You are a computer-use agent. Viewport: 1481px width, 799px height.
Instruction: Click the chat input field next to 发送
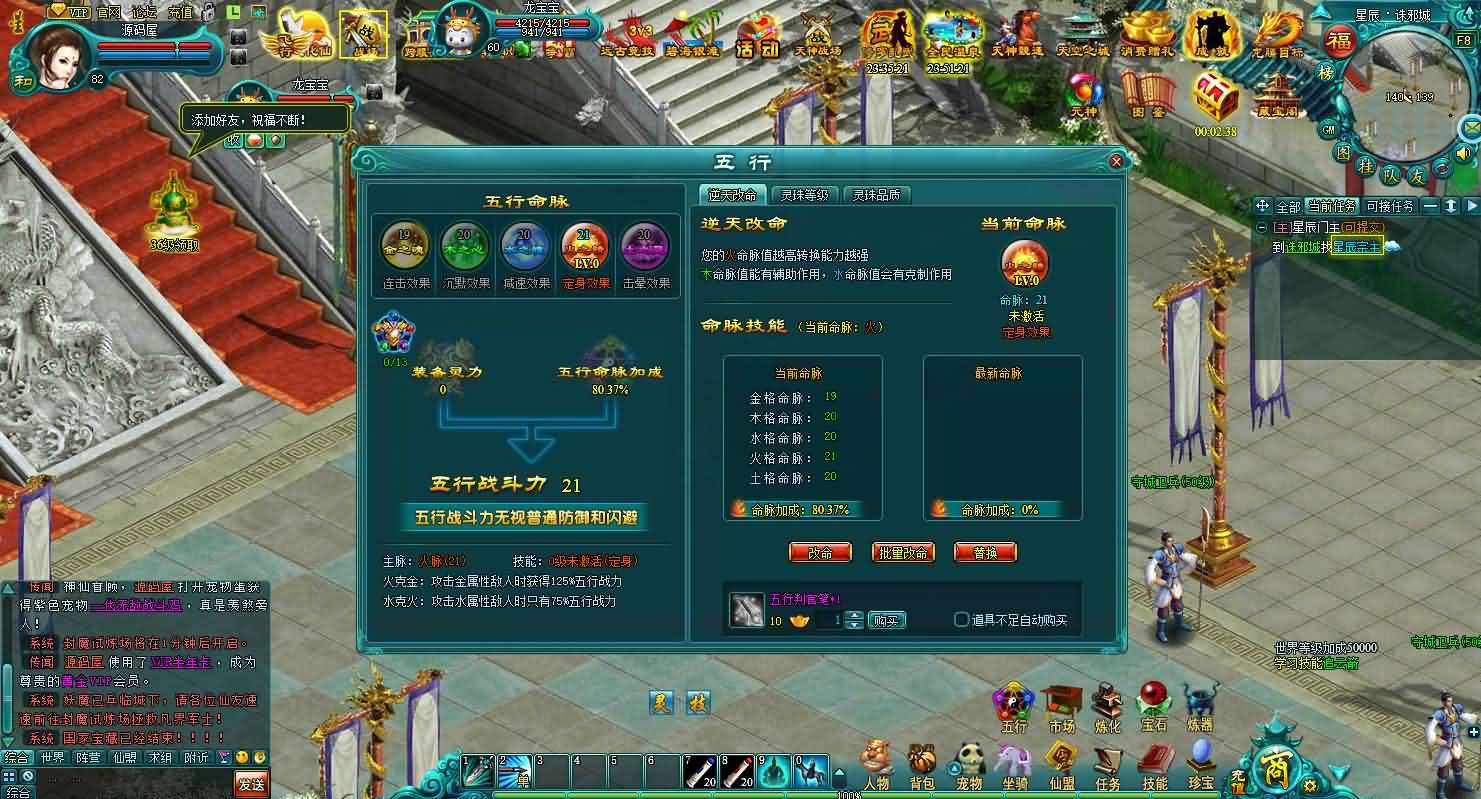pyautogui.click(x=150, y=786)
